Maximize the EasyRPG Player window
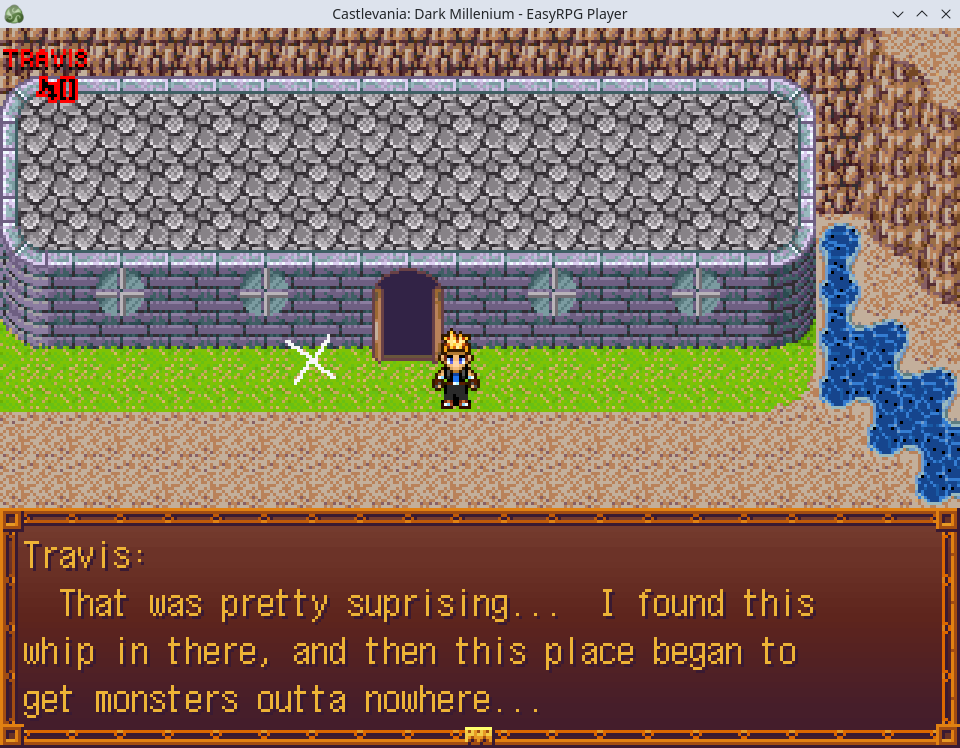The height and width of the screenshot is (748, 960). click(921, 14)
